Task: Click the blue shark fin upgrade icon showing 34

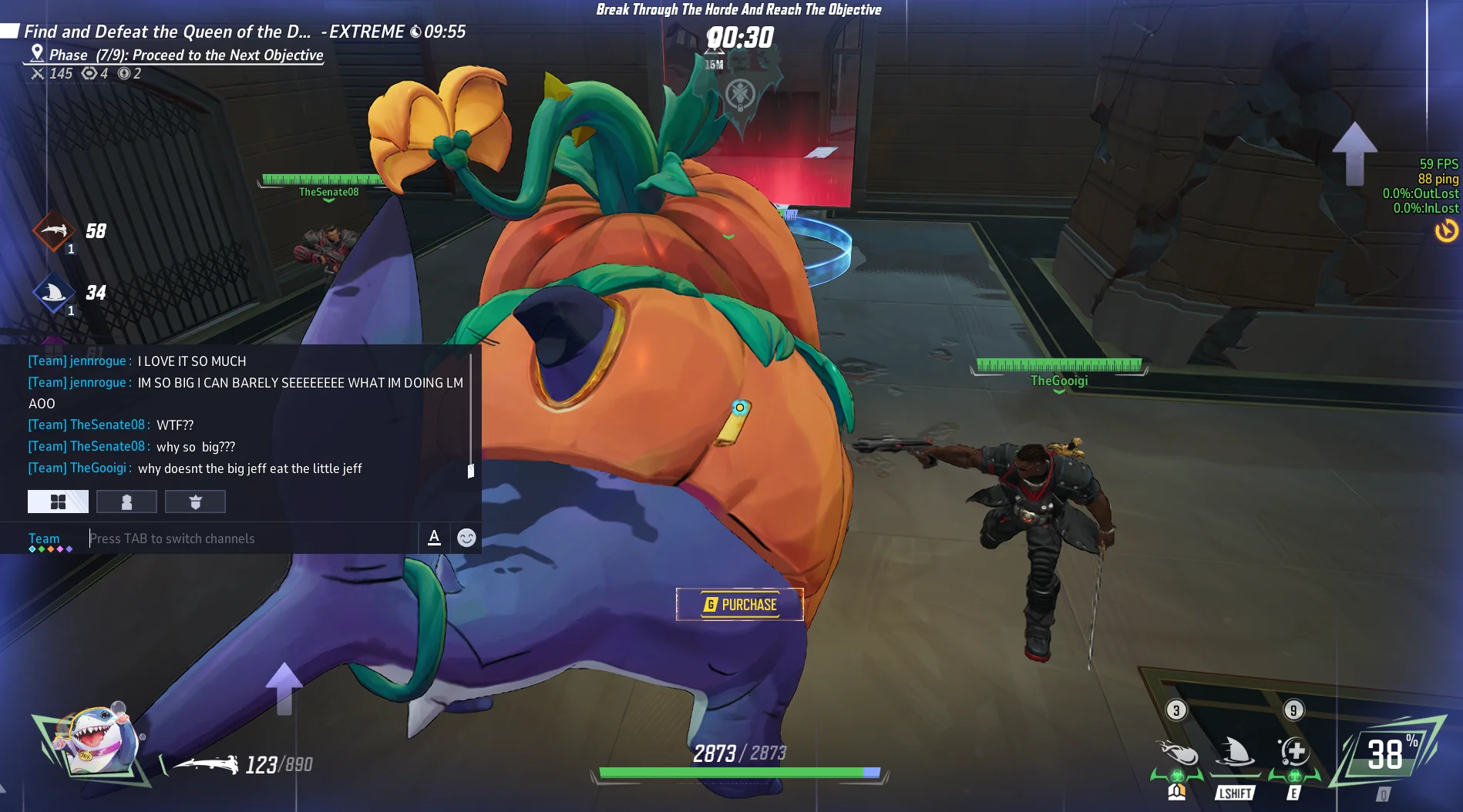Action: [x=53, y=293]
